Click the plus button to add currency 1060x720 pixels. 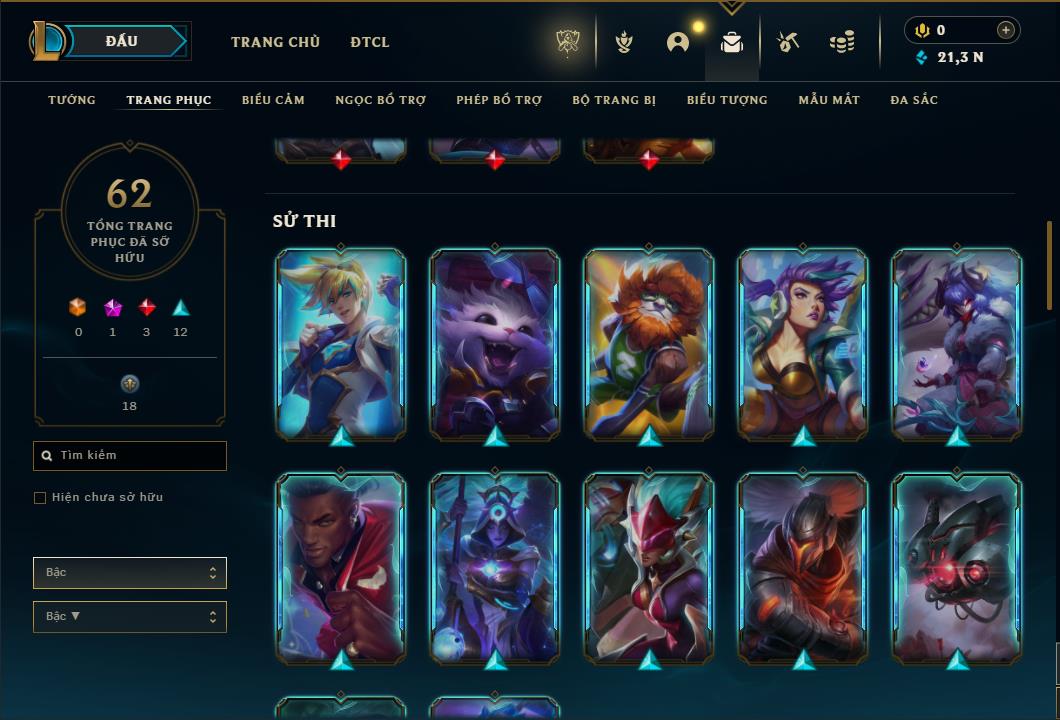1005,30
